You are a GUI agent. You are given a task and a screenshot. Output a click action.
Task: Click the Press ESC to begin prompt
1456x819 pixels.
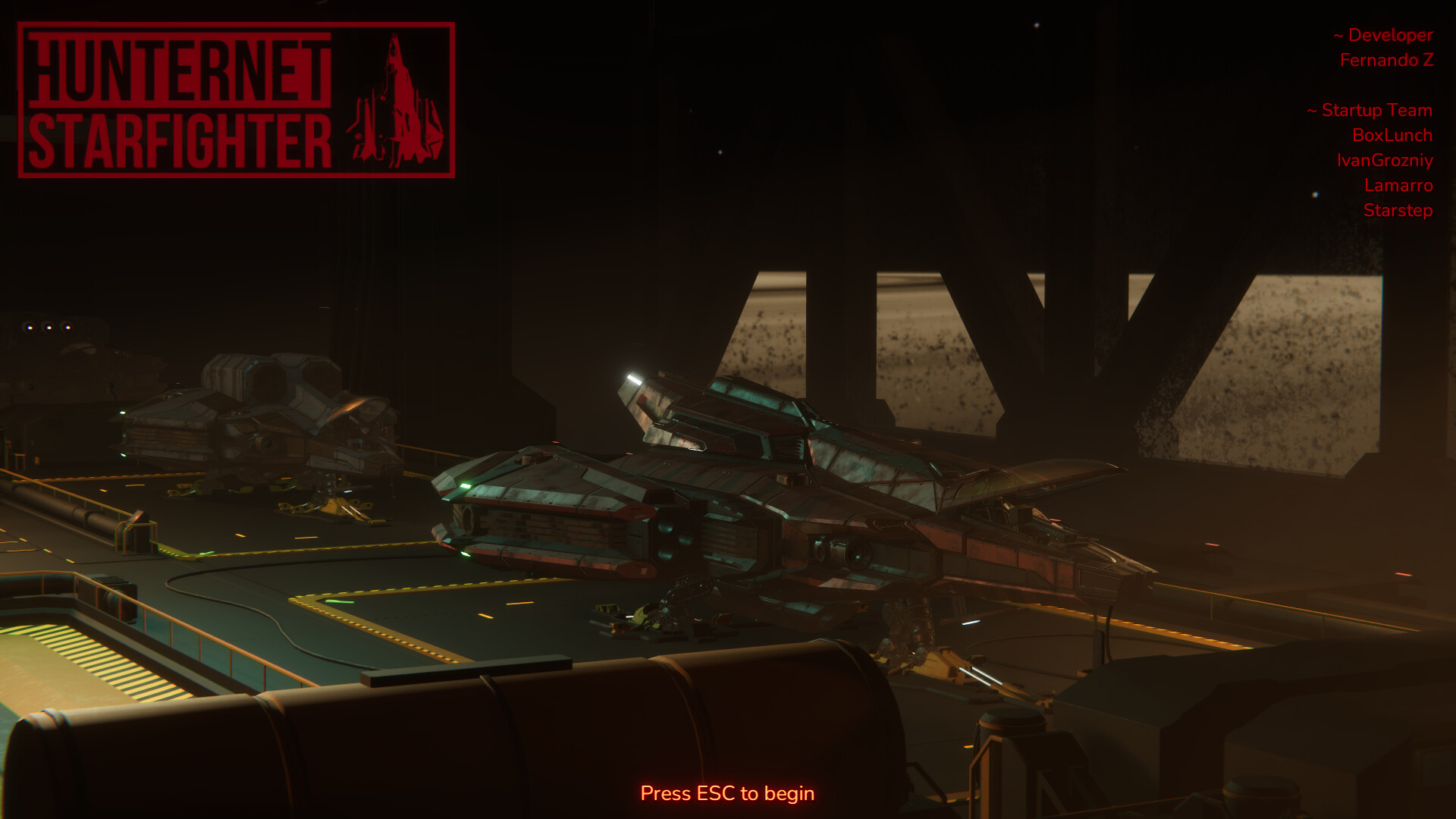point(727,793)
